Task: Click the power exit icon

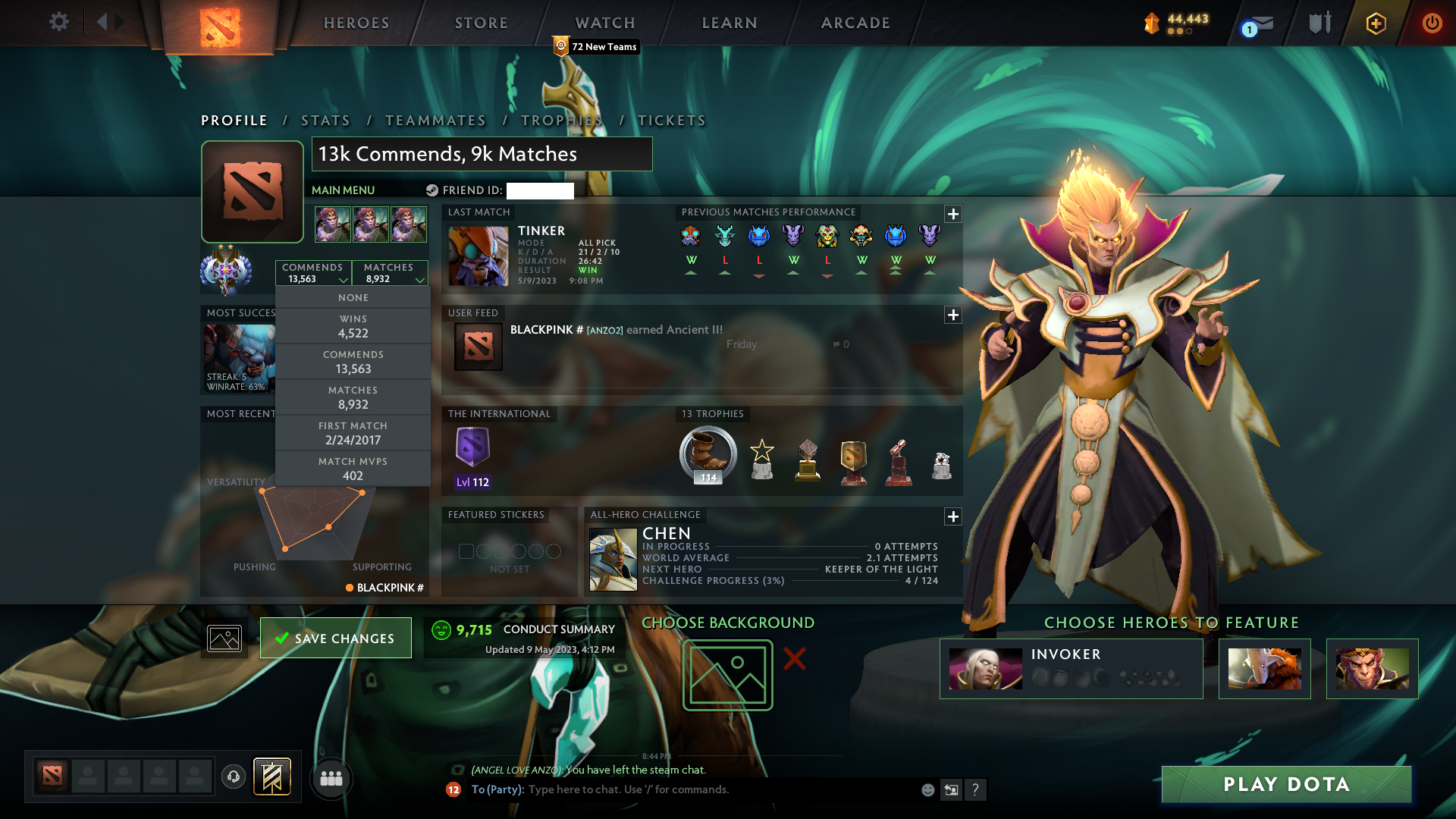Action: (x=1432, y=22)
